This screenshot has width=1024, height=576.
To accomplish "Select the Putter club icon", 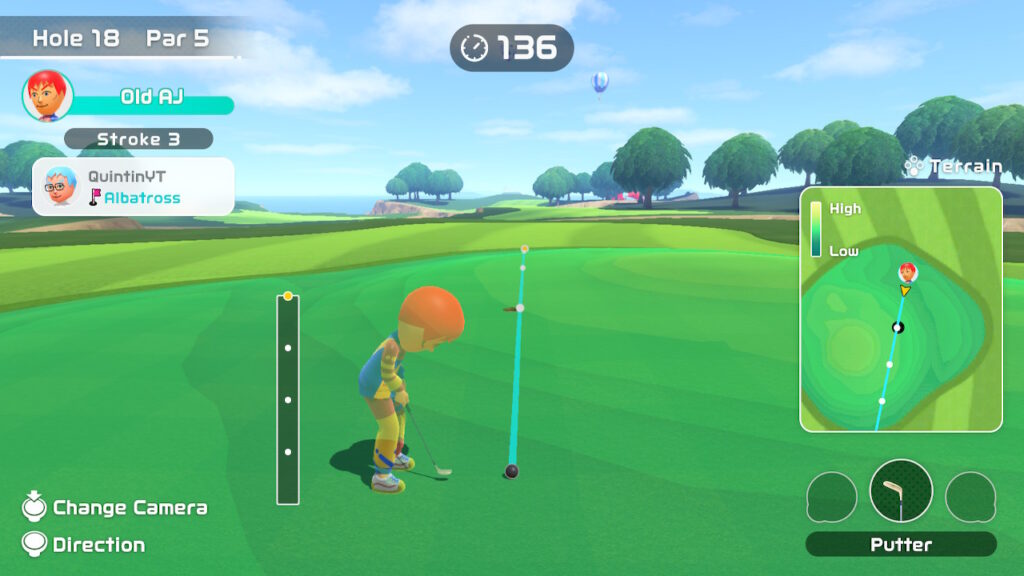I will [901, 491].
